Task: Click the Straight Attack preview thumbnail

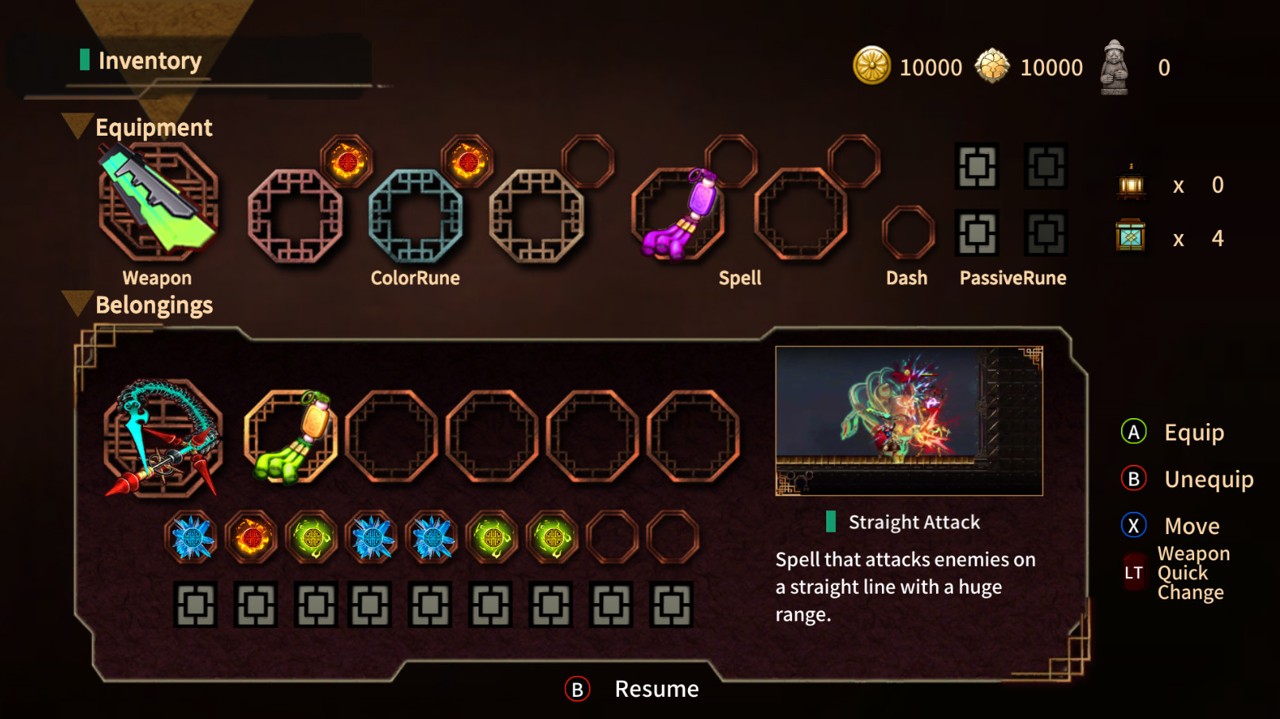Action: [x=909, y=421]
